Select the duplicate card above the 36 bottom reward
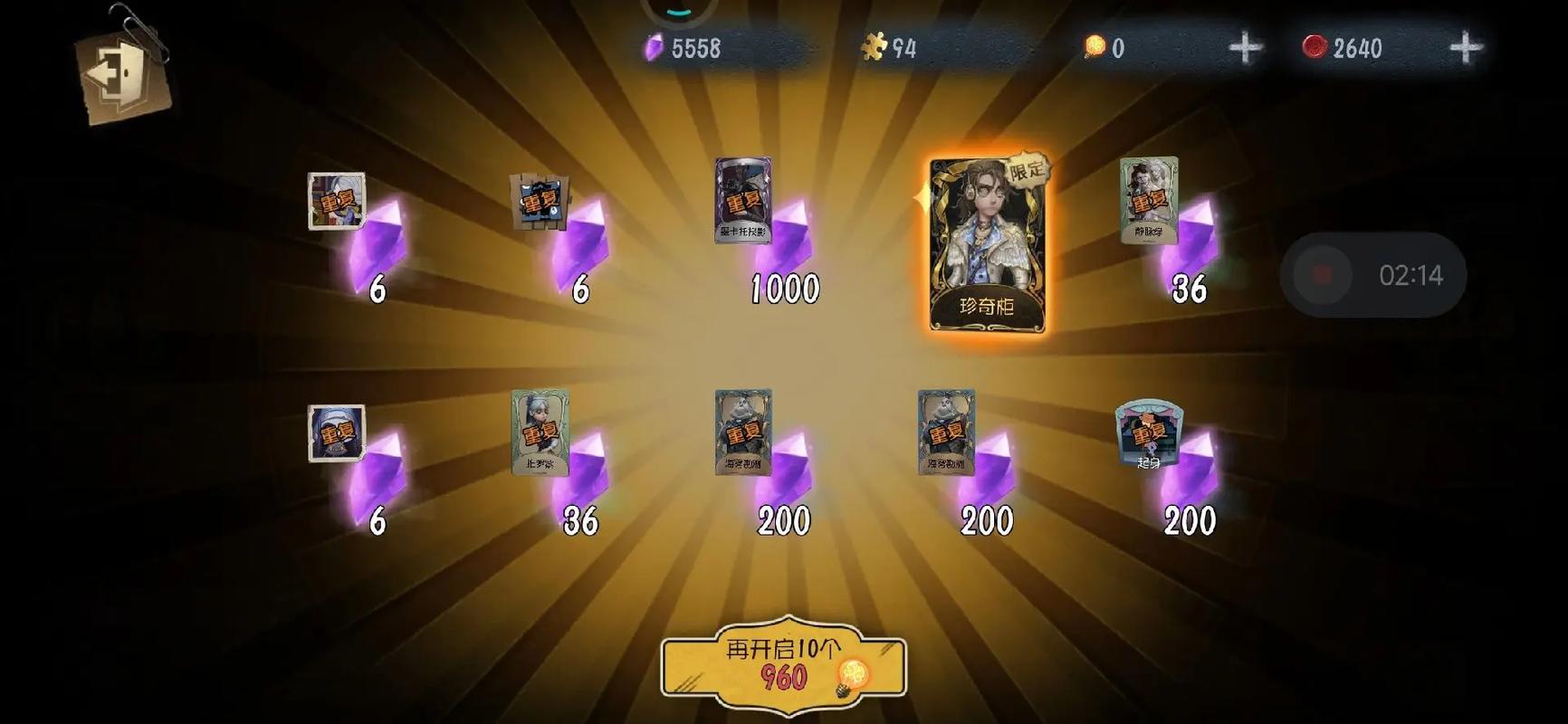The height and width of the screenshot is (724, 1568). pos(536,434)
